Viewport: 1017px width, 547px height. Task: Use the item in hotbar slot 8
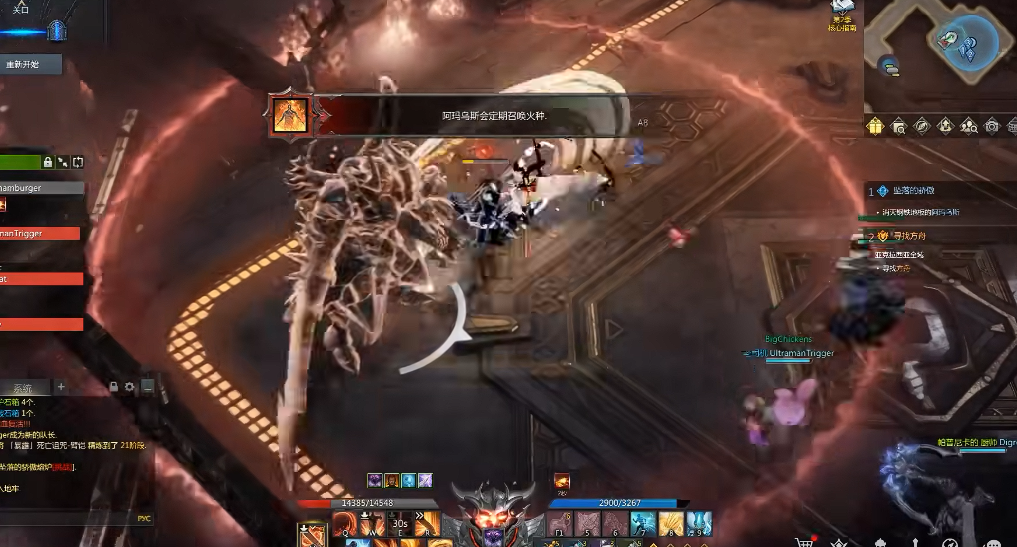coord(671,523)
